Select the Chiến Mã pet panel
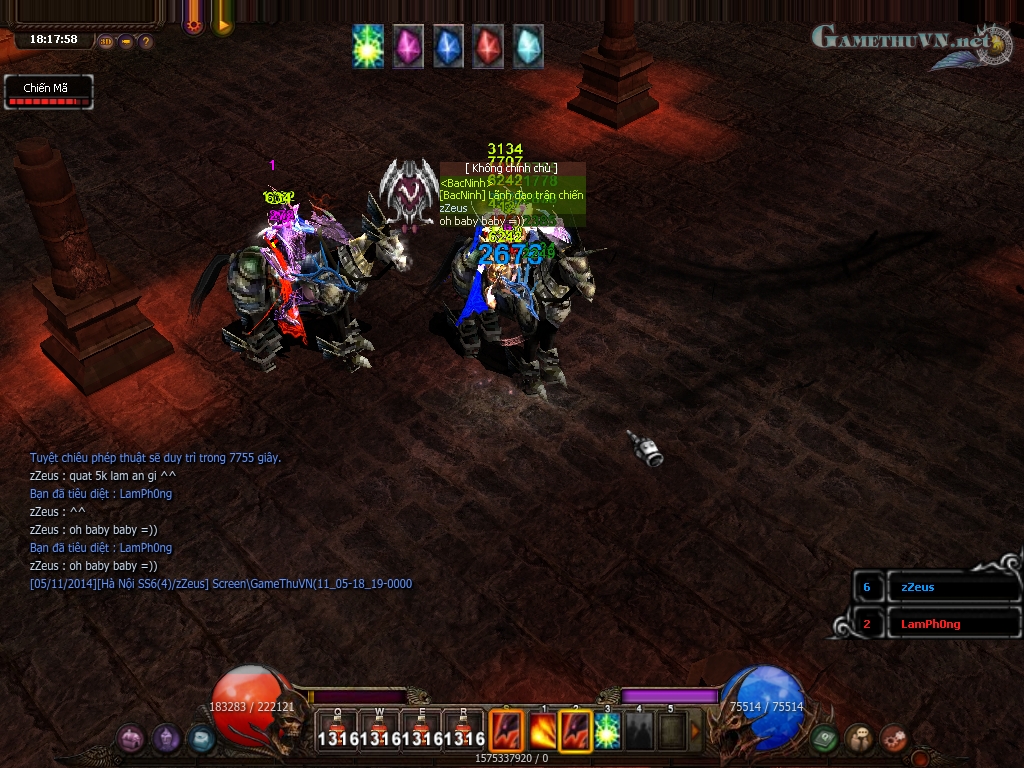 [x=48, y=92]
